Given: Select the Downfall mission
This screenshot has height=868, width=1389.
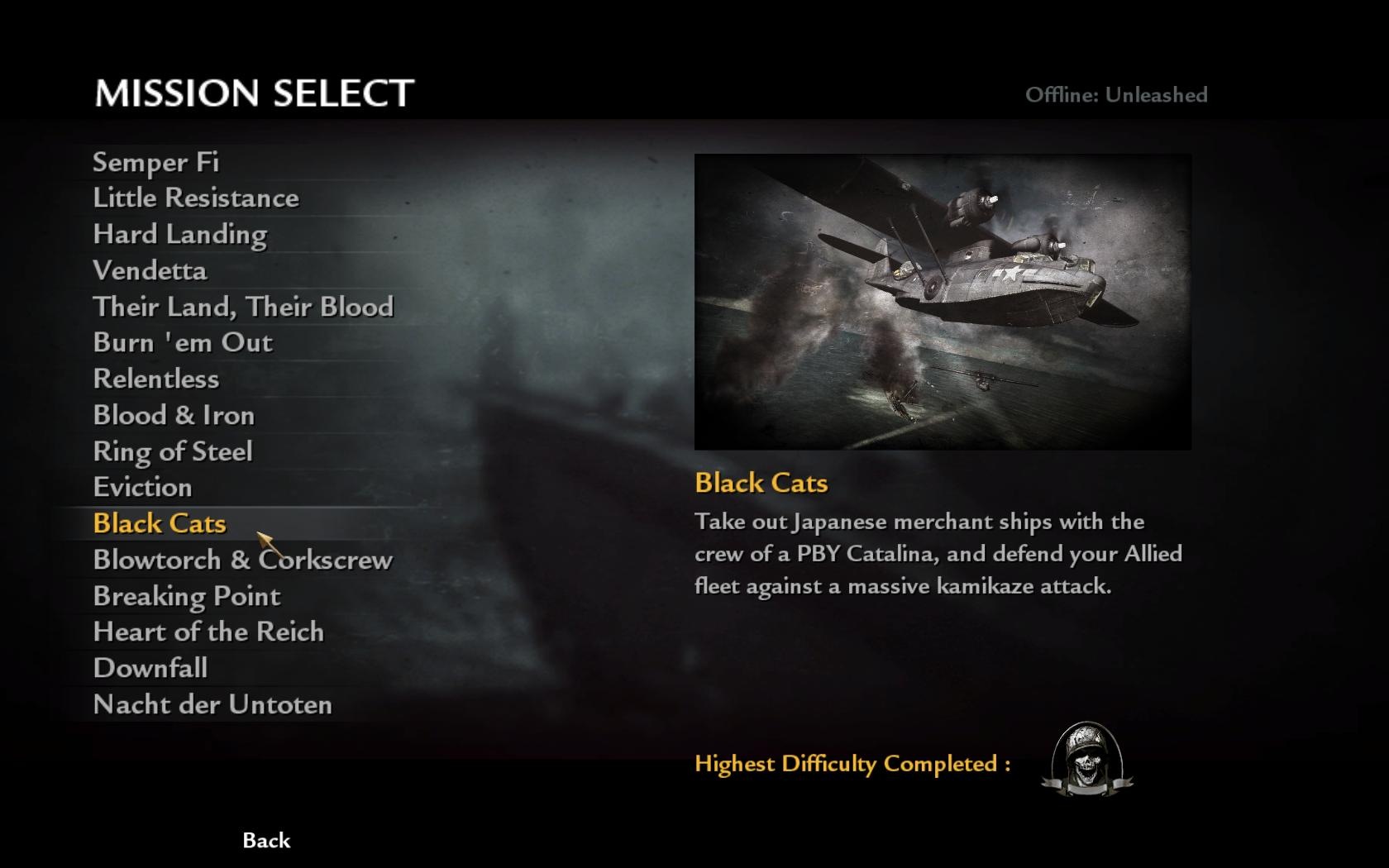Looking at the screenshot, I should click(150, 669).
